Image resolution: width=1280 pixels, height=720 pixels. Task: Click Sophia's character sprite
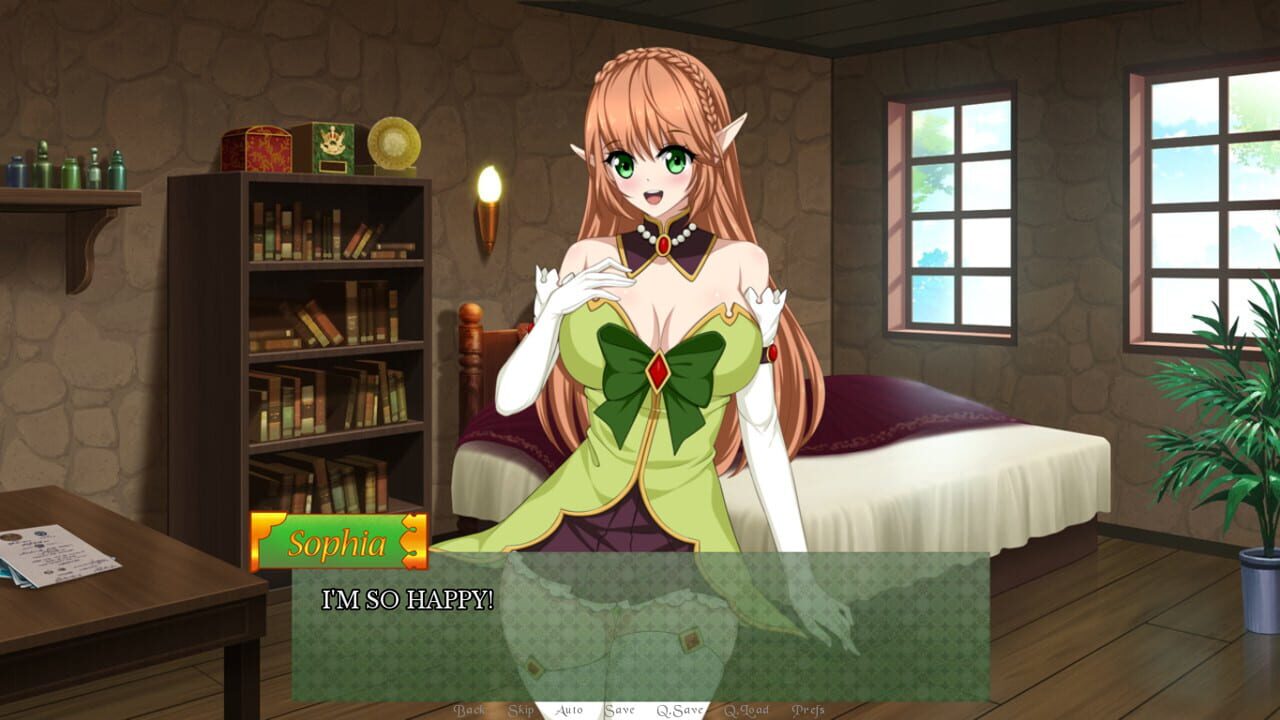[x=650, y=300]
